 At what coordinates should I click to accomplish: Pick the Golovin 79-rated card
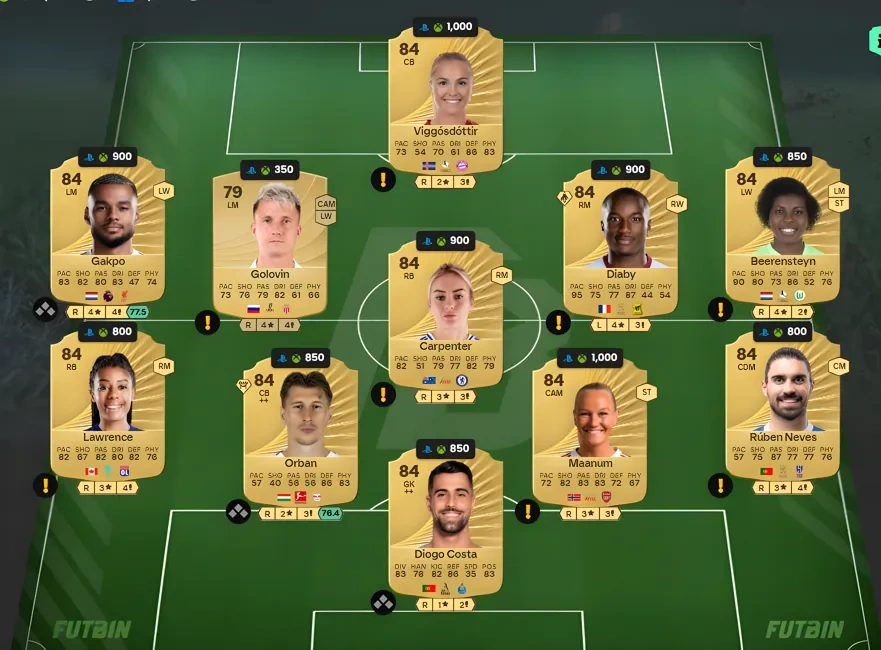click(x=270, y=240)
